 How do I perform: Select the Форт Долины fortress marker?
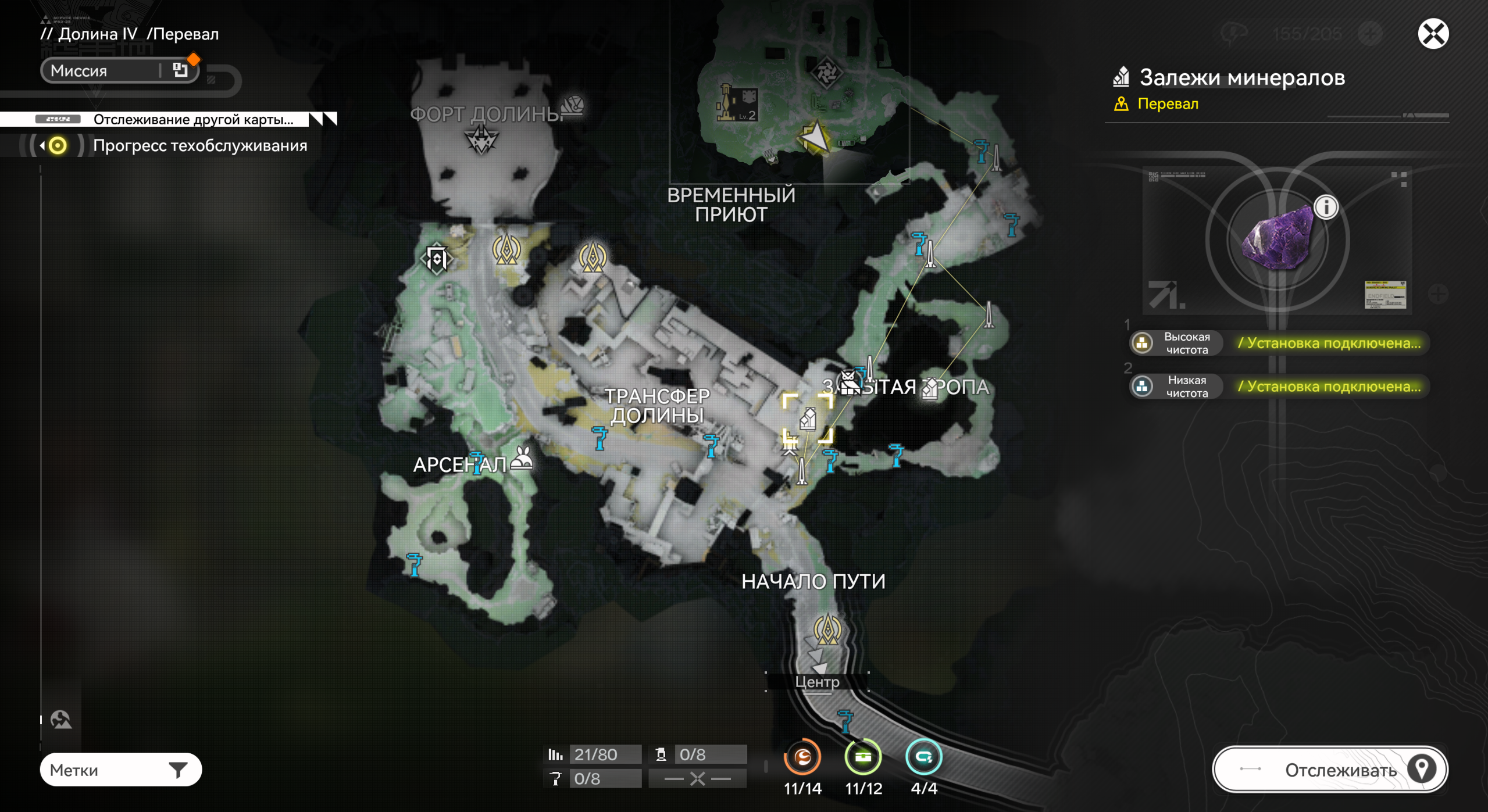tap(481, 139)
